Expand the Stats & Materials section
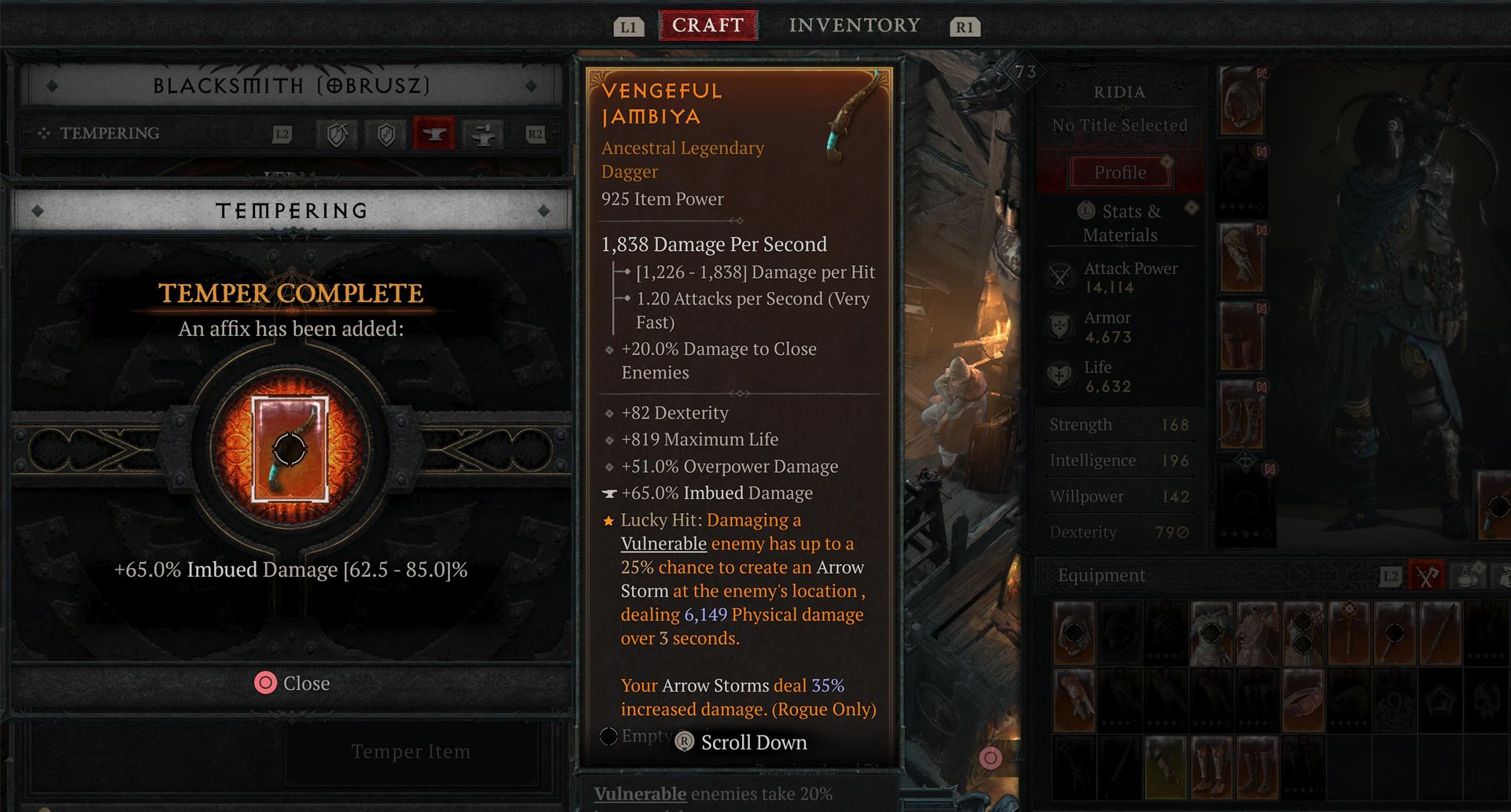The height and width of the screenshot is (812, 1511). tap(1120, 223)
